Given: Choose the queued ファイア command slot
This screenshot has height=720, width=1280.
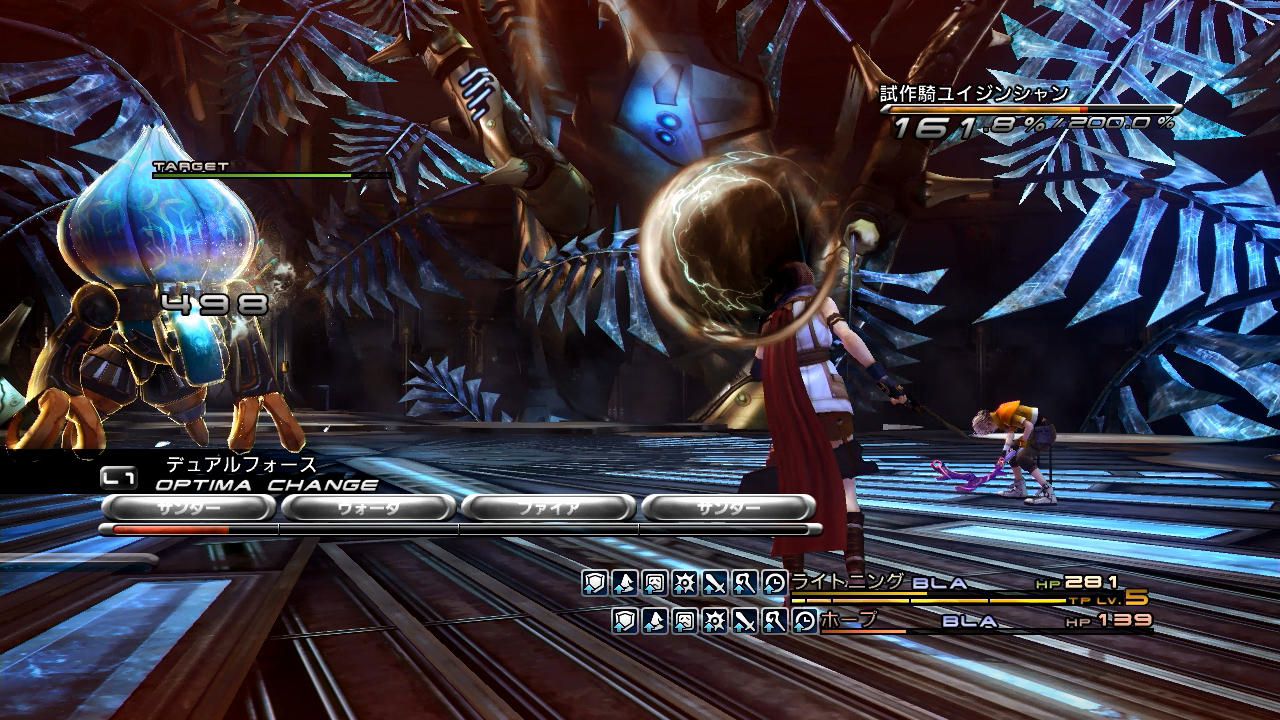Looking at the screenshot, I should pyautogui.click(x=547, y=508).
